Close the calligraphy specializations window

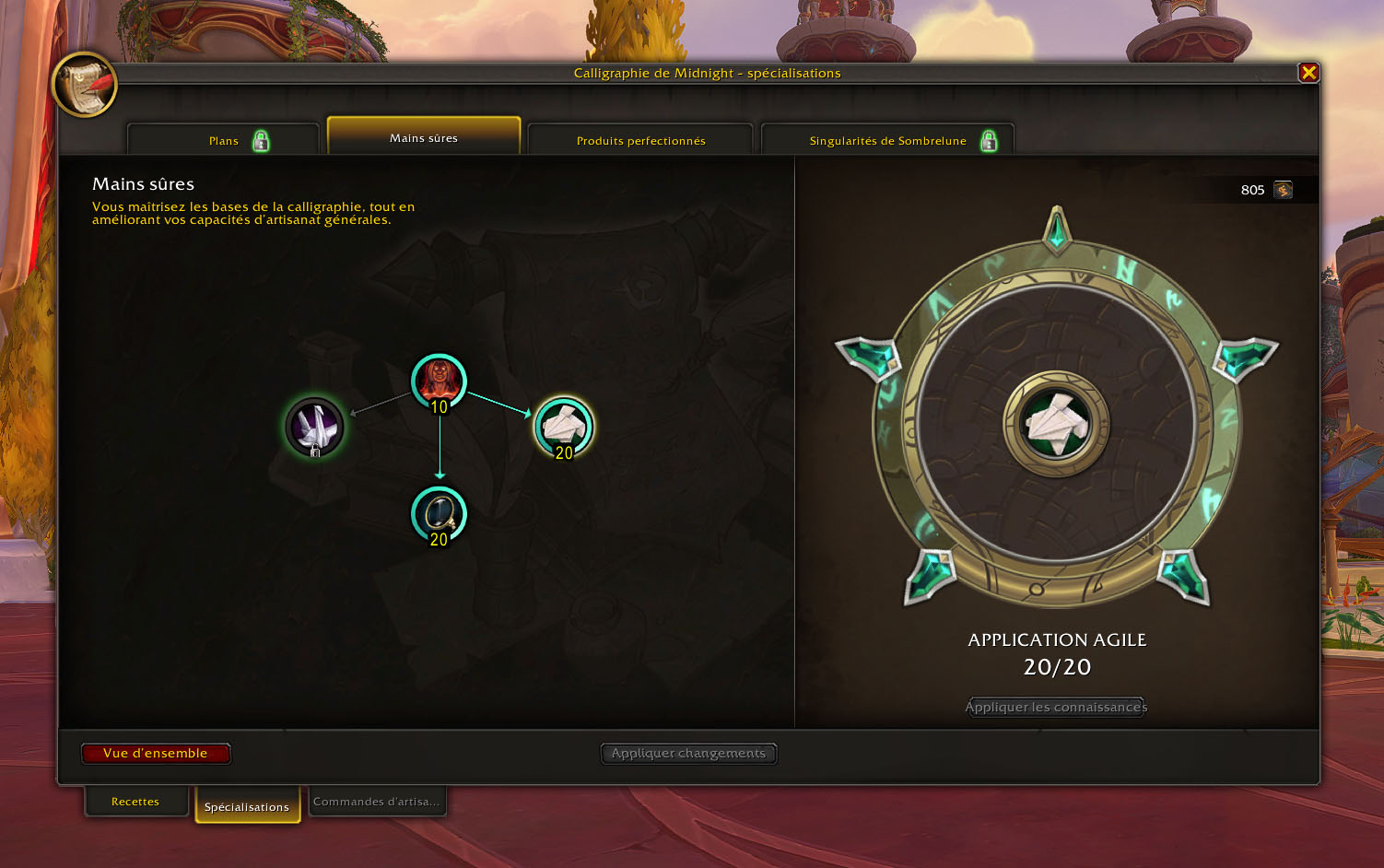[x=1308, y=73]
